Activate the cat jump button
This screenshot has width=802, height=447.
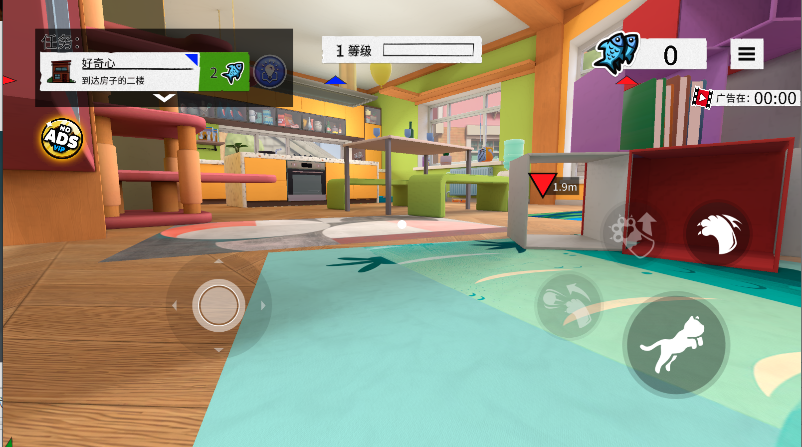(x=676, y=346)
